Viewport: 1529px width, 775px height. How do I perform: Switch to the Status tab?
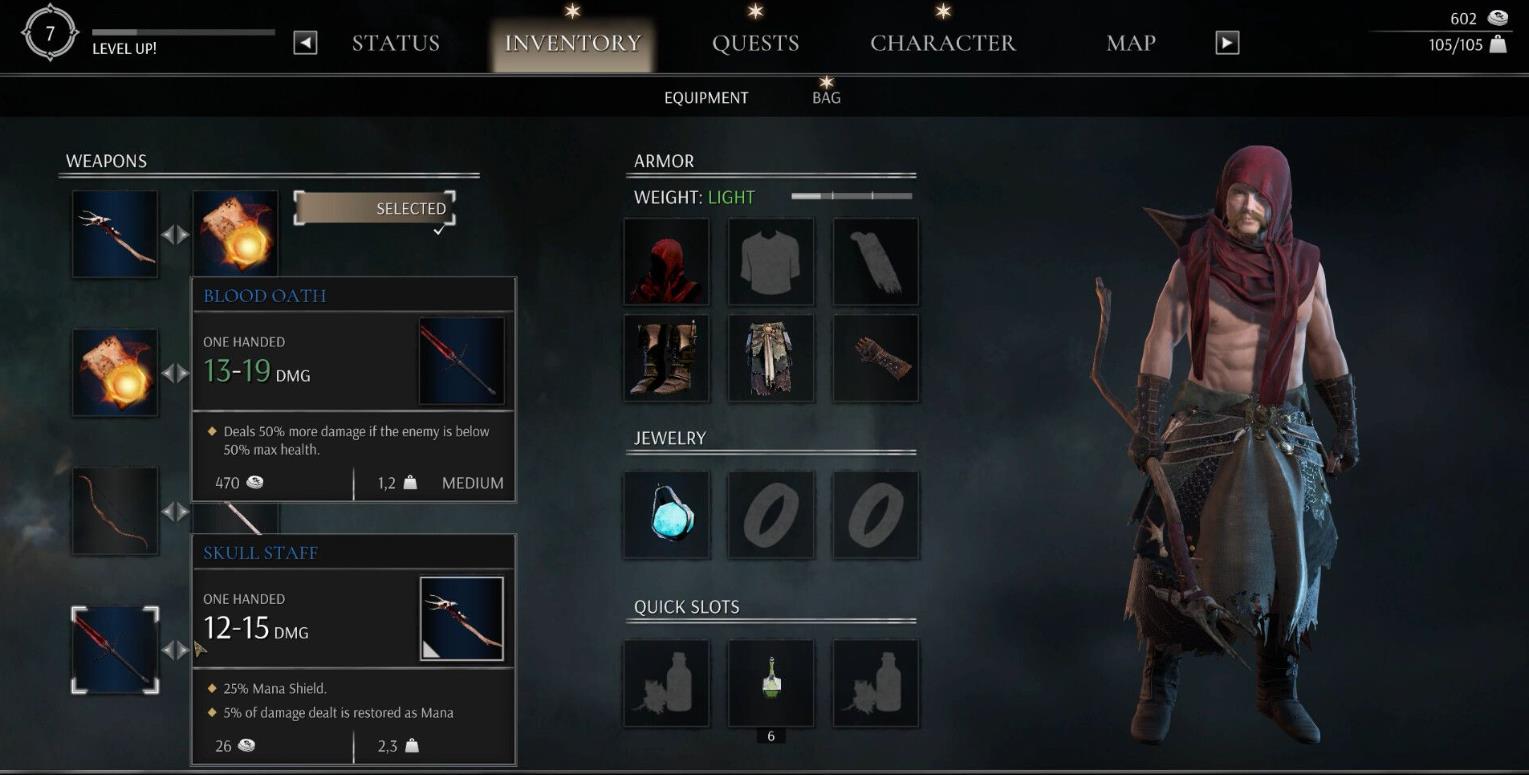[x=395, y=43]
